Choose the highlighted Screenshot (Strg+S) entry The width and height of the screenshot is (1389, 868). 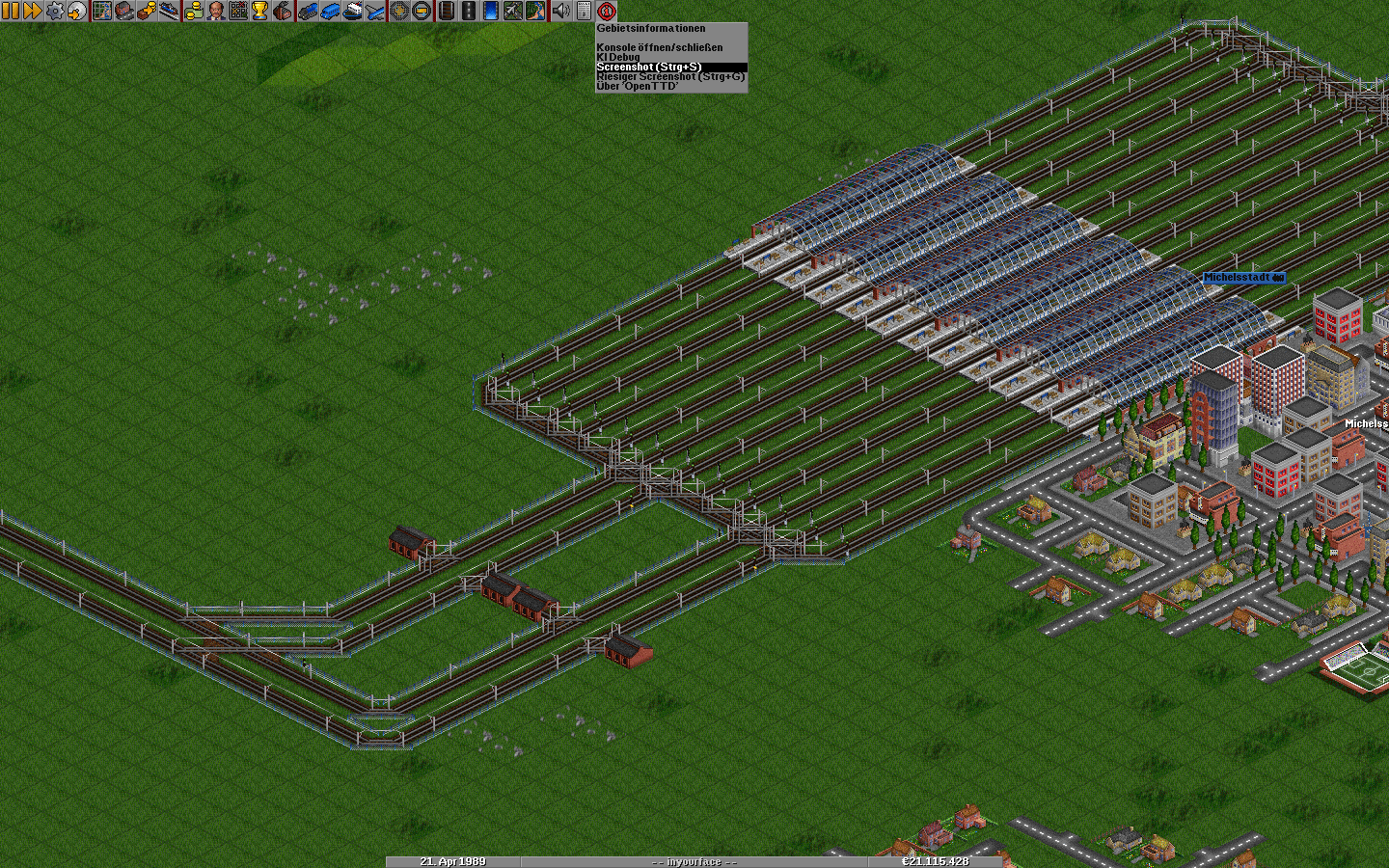click(649, 67)
